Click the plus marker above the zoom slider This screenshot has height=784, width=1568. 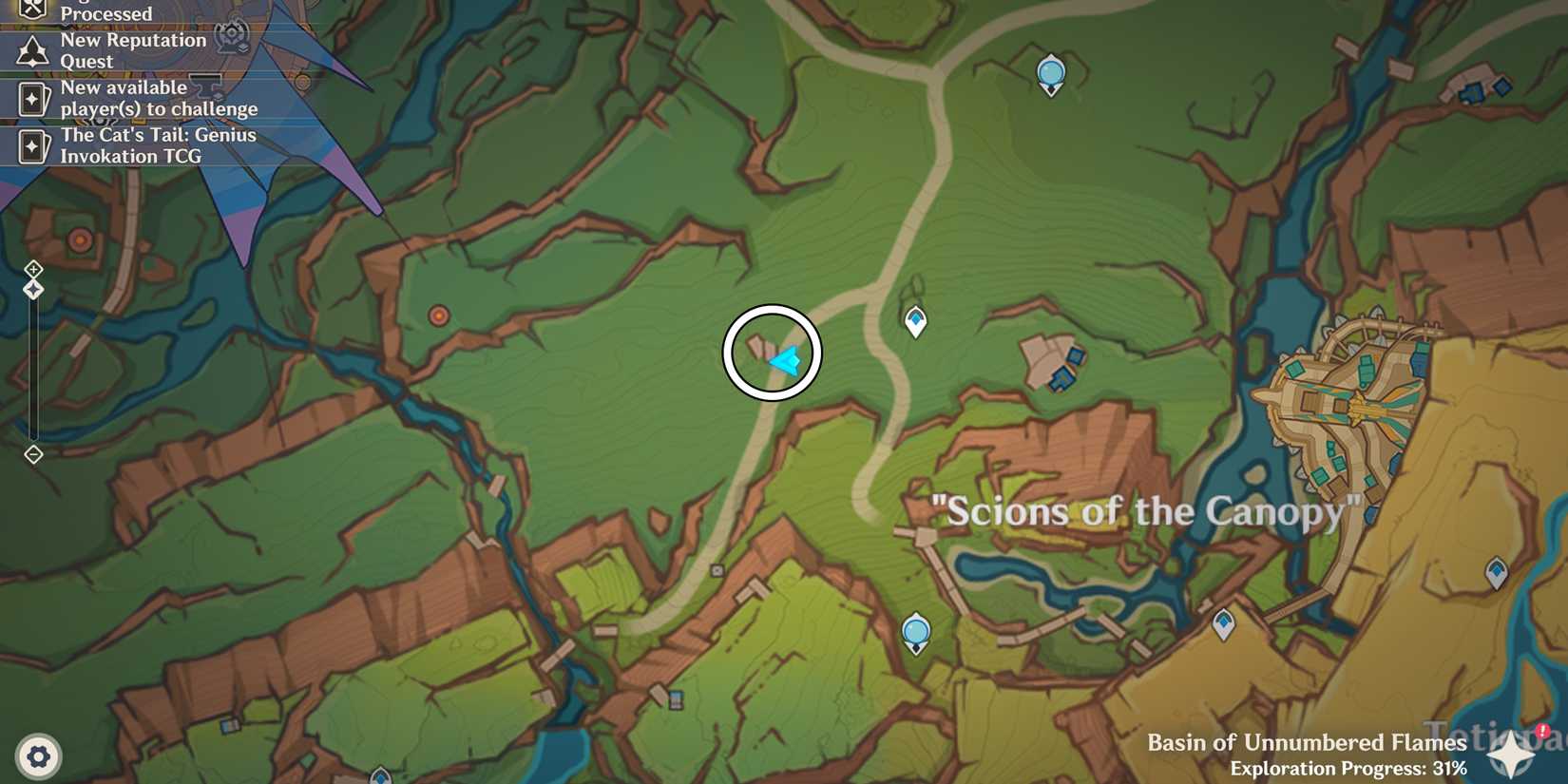[x=34, y=268]
